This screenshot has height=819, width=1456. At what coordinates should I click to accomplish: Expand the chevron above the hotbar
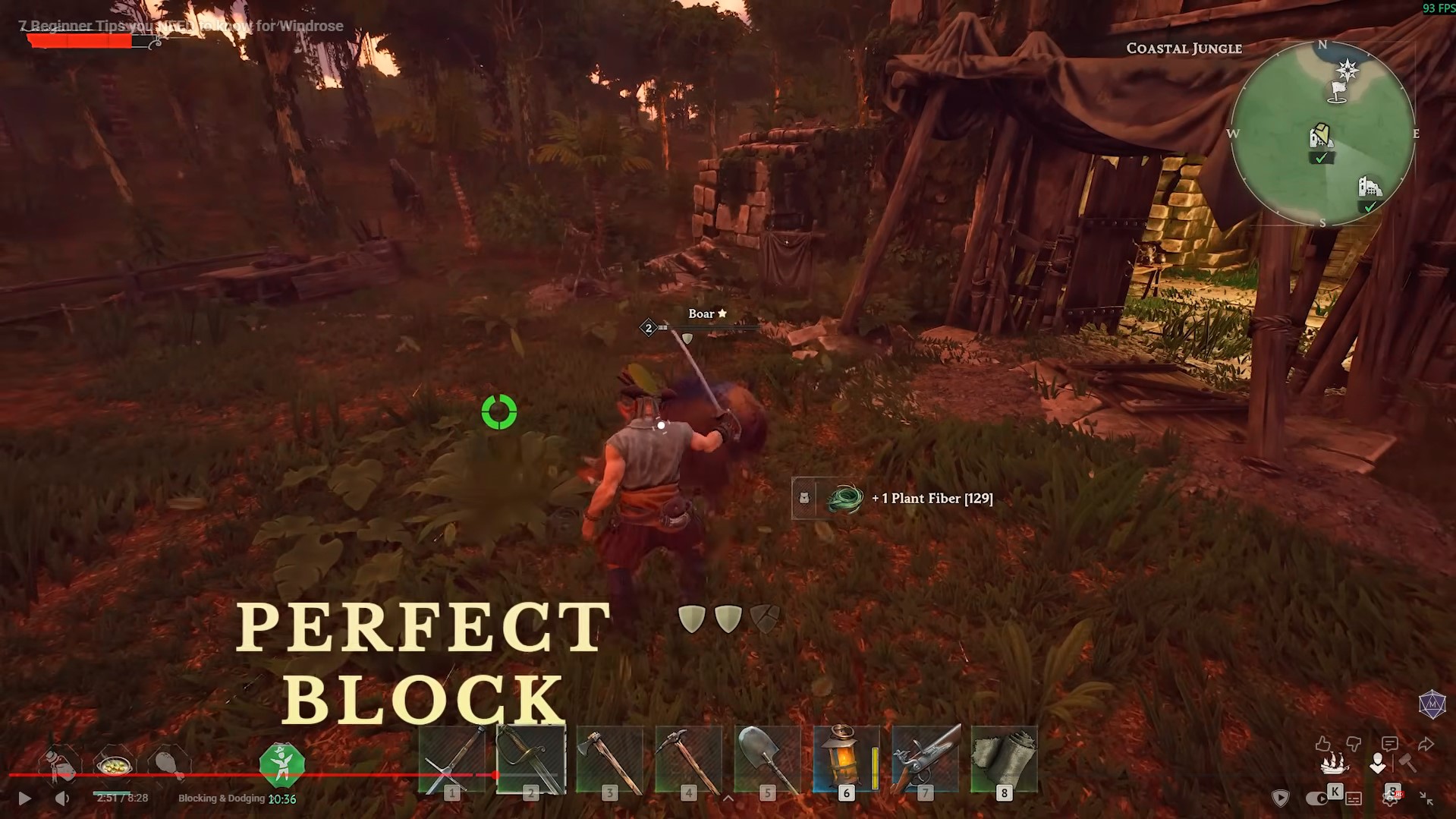click(x=729, y=799)
